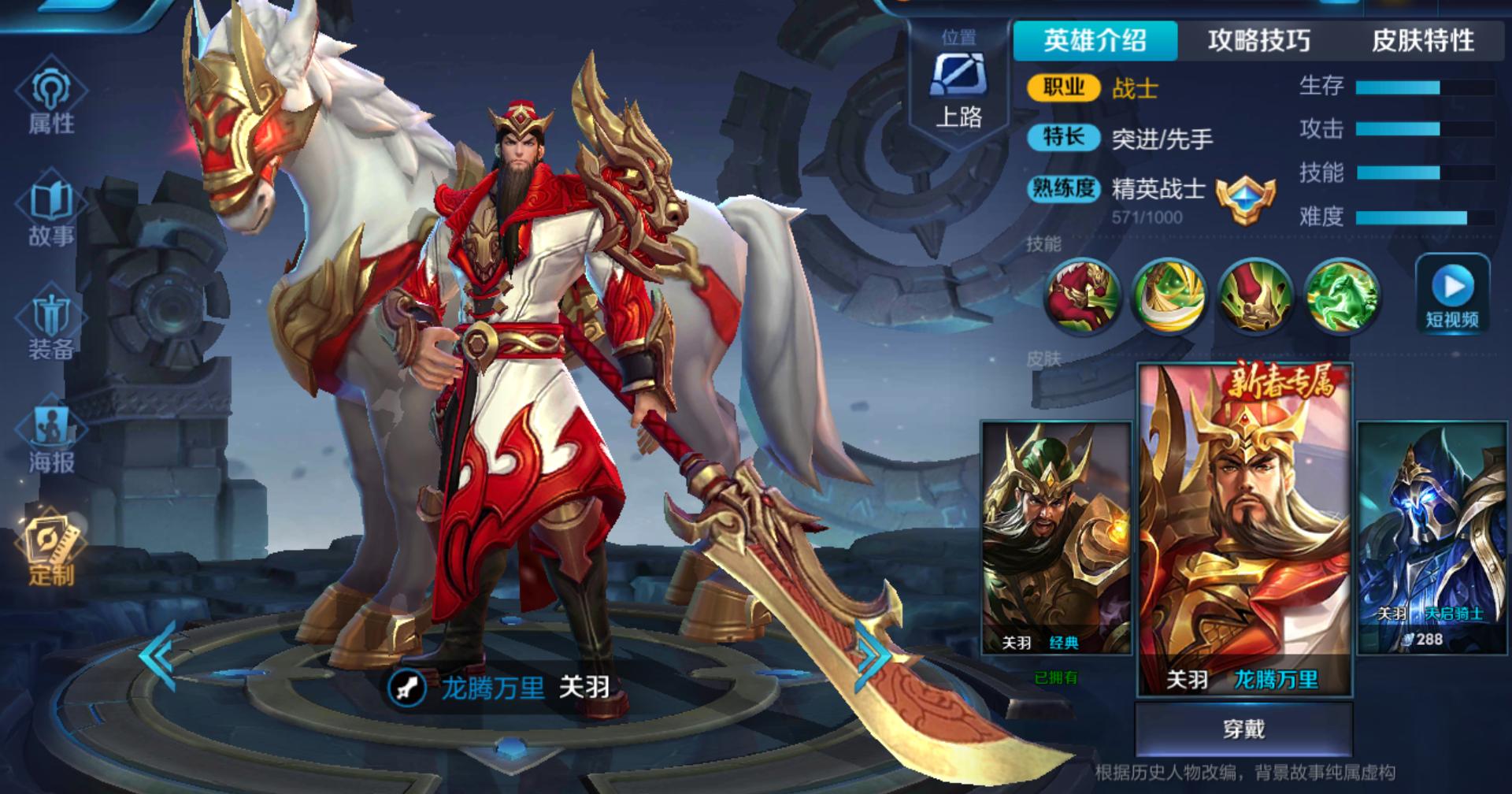The width and height of the screenshot is (1512, 794).
Task: Select the green spinning blade skill icon
Action: (1169, 295)
